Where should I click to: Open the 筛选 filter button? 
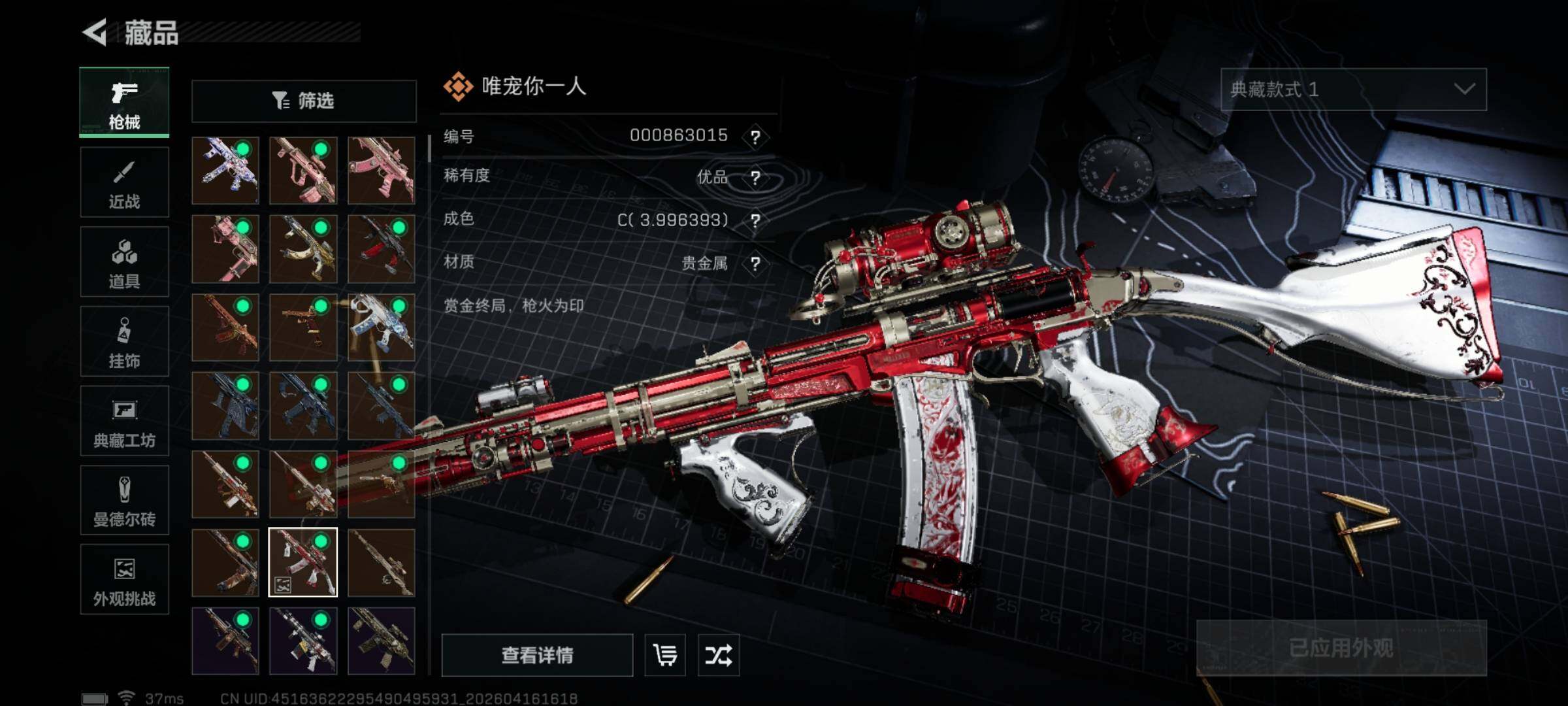(304, 101)
